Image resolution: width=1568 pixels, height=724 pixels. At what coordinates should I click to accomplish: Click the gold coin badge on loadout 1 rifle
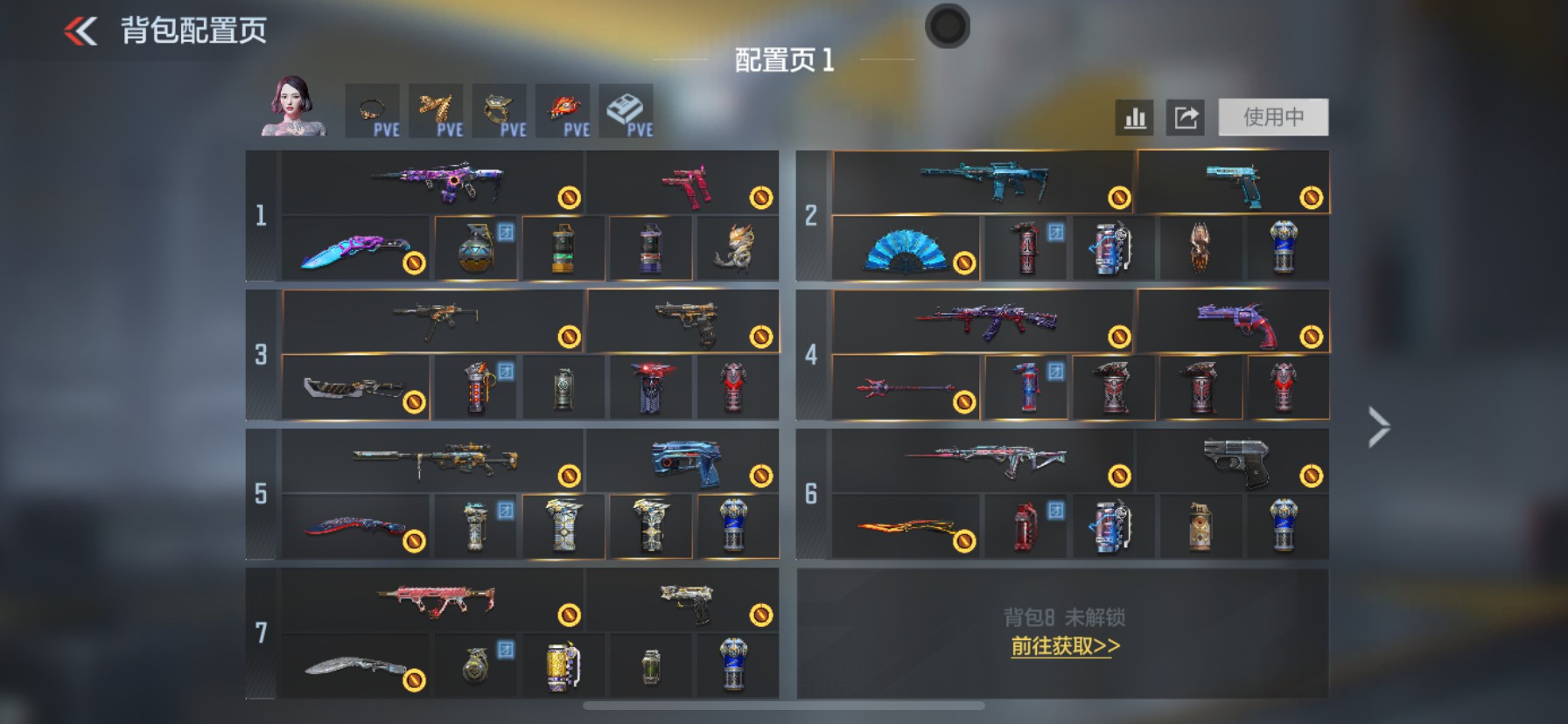click(570, 197)
